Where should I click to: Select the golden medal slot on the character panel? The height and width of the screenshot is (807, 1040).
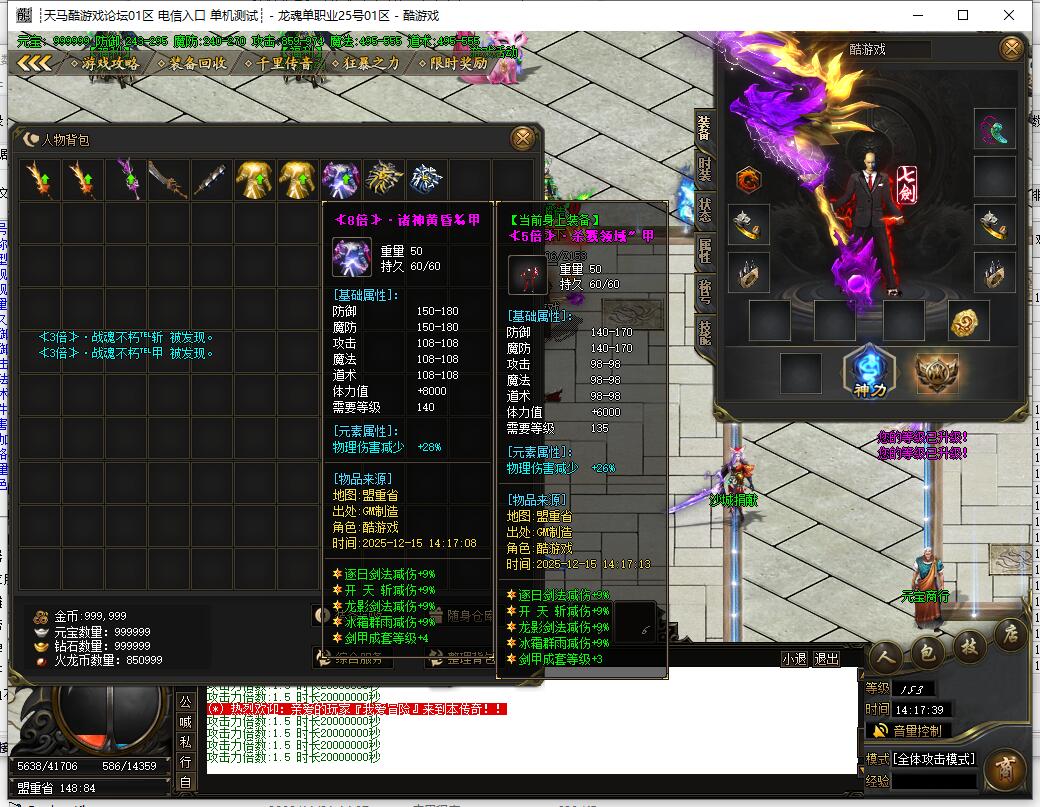(x=967, y=320)
